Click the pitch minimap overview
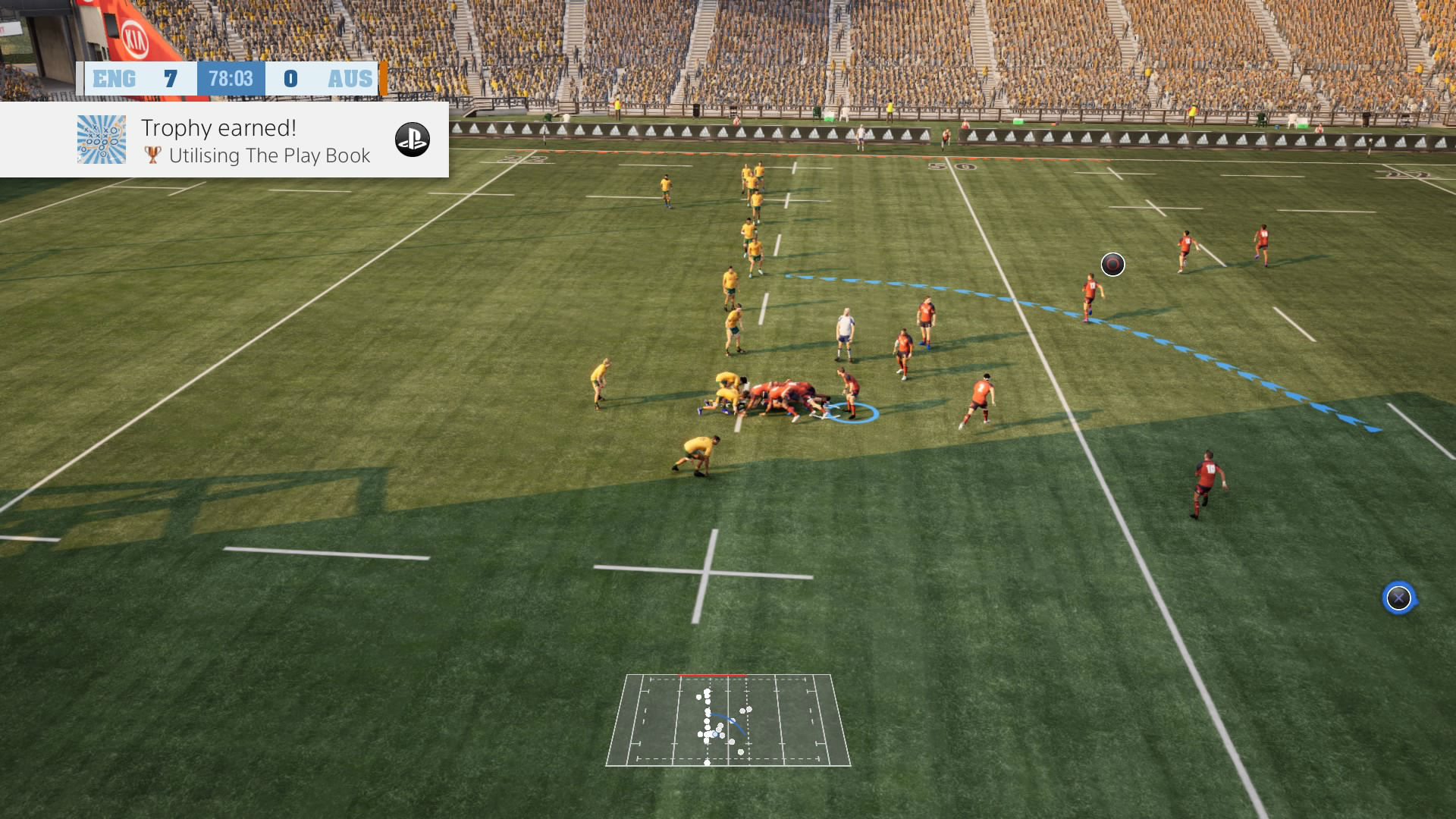The width and height of the screenshot is (1456, 819). [x=728, y=720]
